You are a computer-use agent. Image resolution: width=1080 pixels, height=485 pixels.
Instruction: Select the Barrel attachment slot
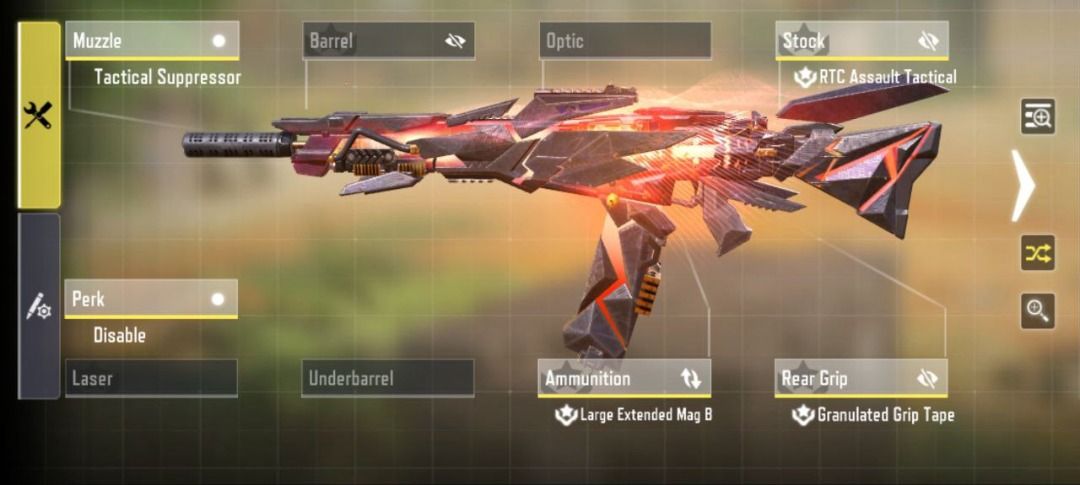370,41
